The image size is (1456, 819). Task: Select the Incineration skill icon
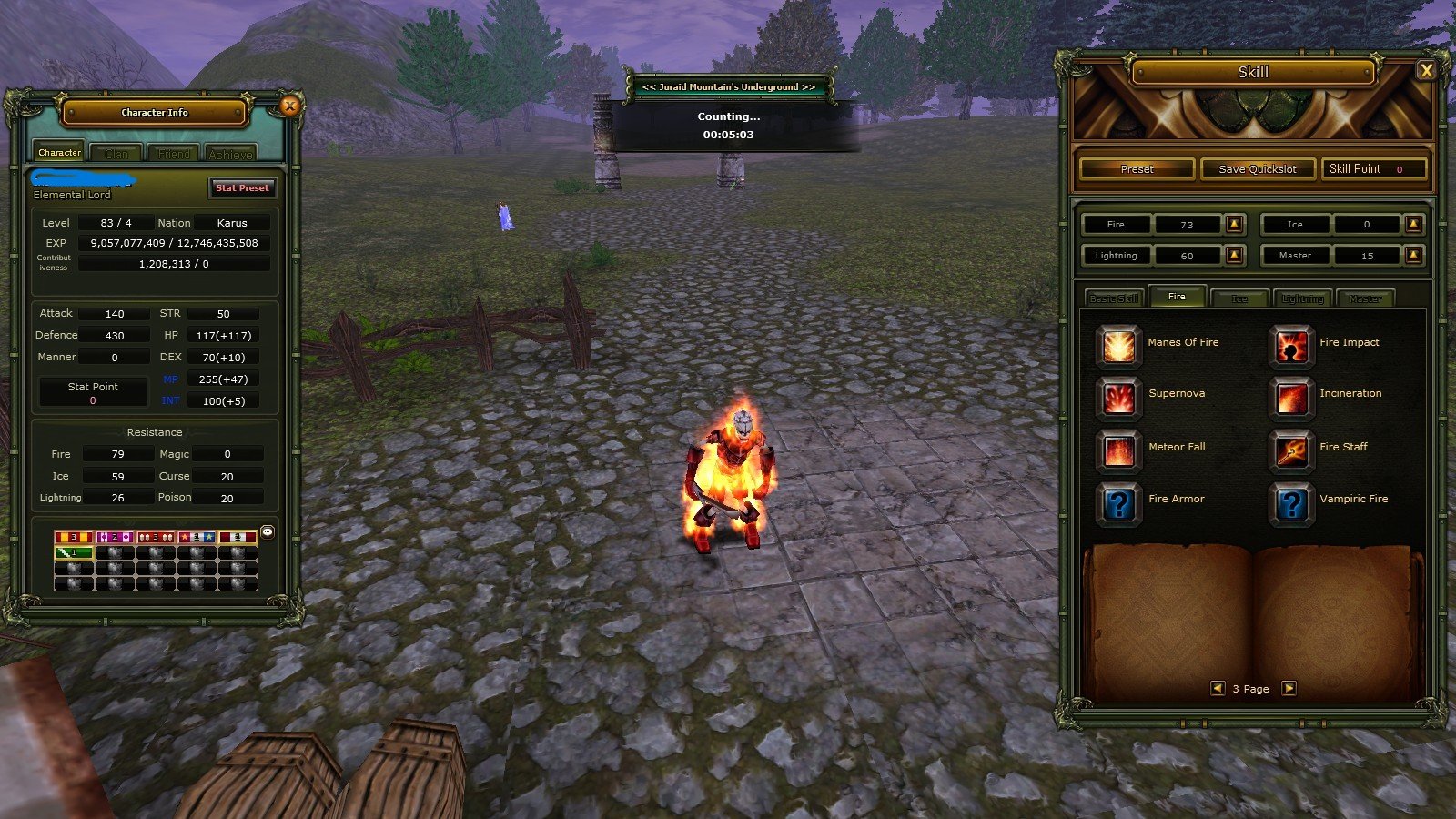point(1291,399)
